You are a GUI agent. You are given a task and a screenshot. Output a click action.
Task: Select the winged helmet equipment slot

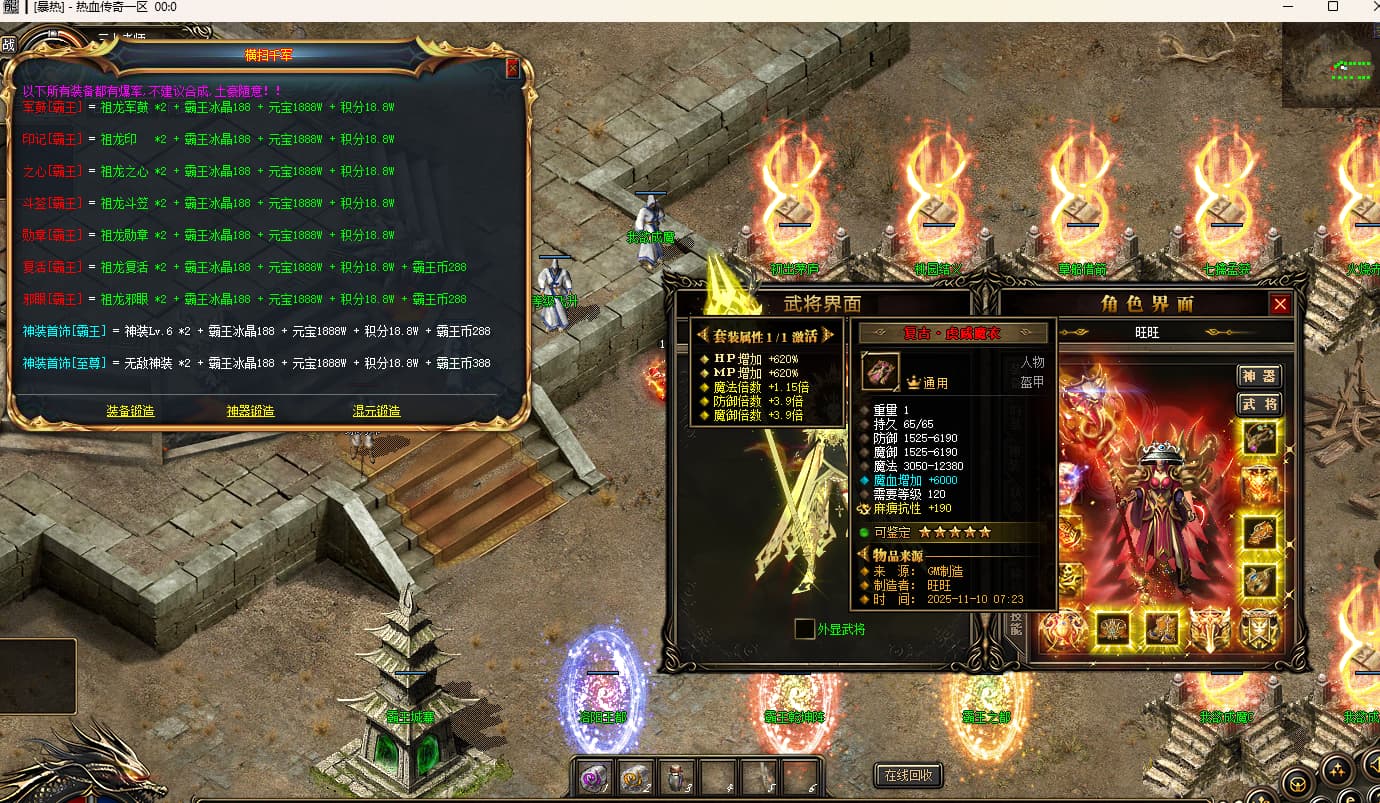click(1212, 630)
